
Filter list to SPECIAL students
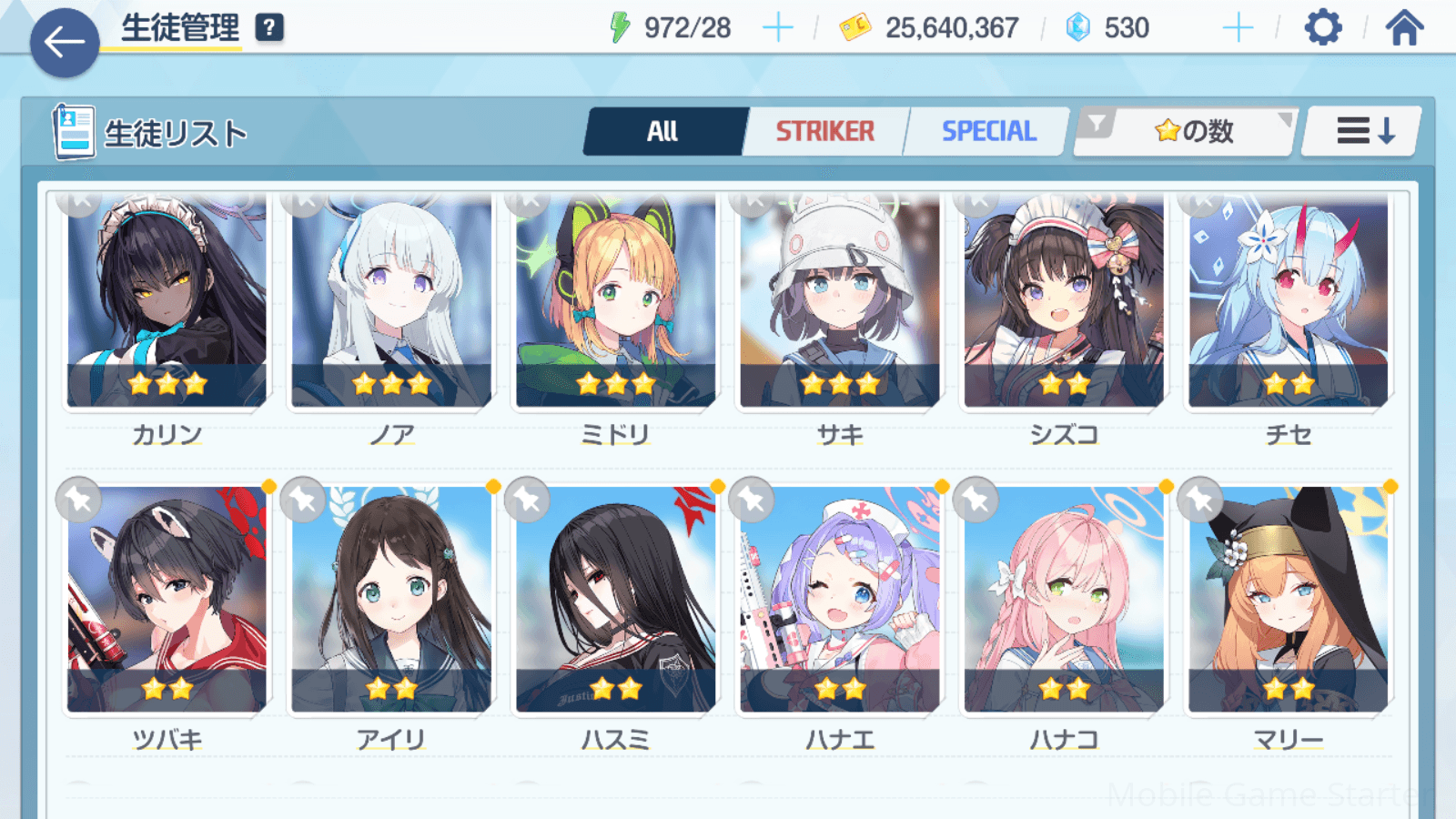[x=988, y=132]
